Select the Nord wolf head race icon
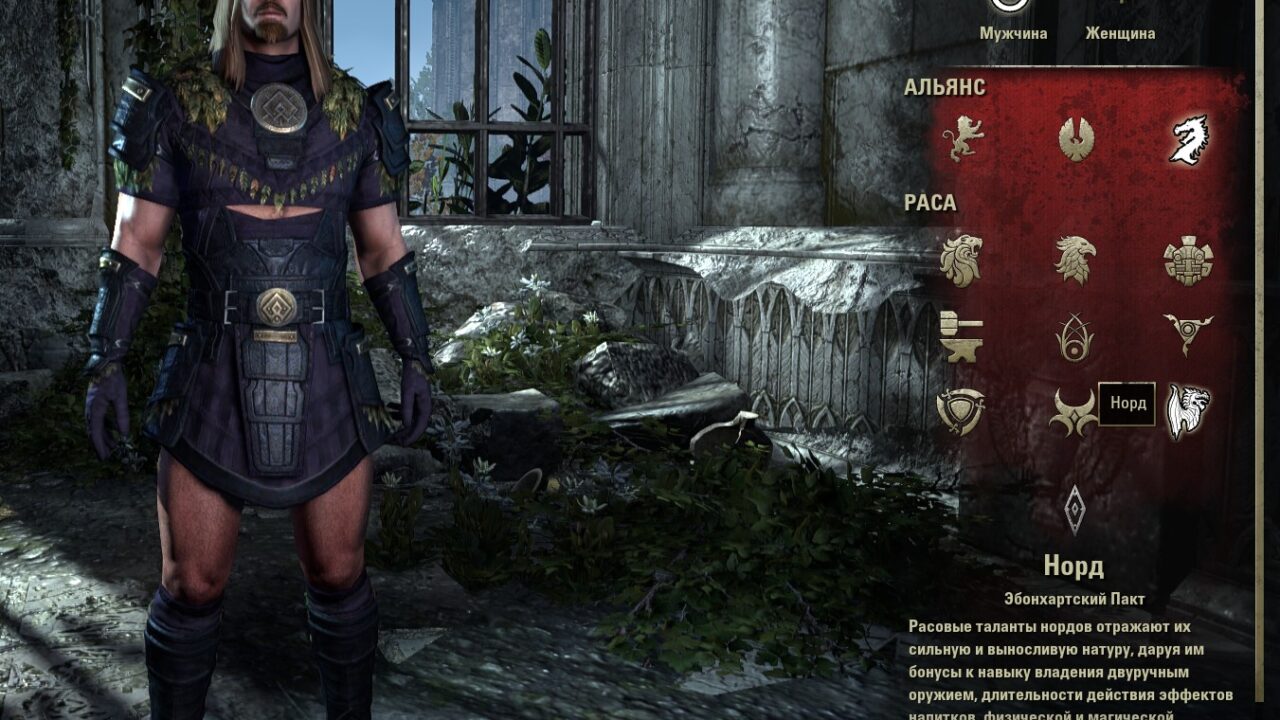Image resolution: width=1280 pixels, height=720 pixels. (x=1188, y=411)
